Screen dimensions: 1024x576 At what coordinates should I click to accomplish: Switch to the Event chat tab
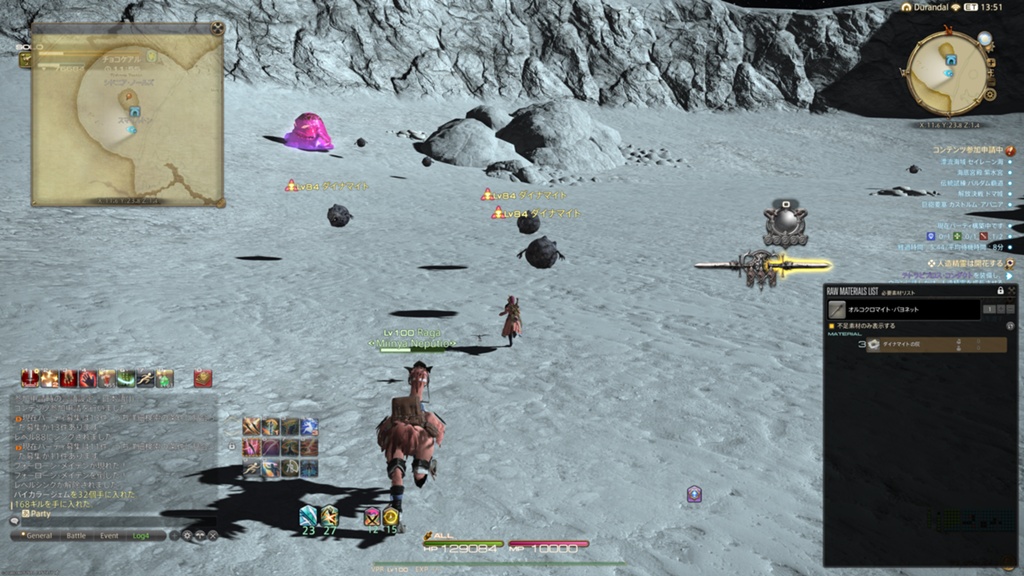coord(109,535)
